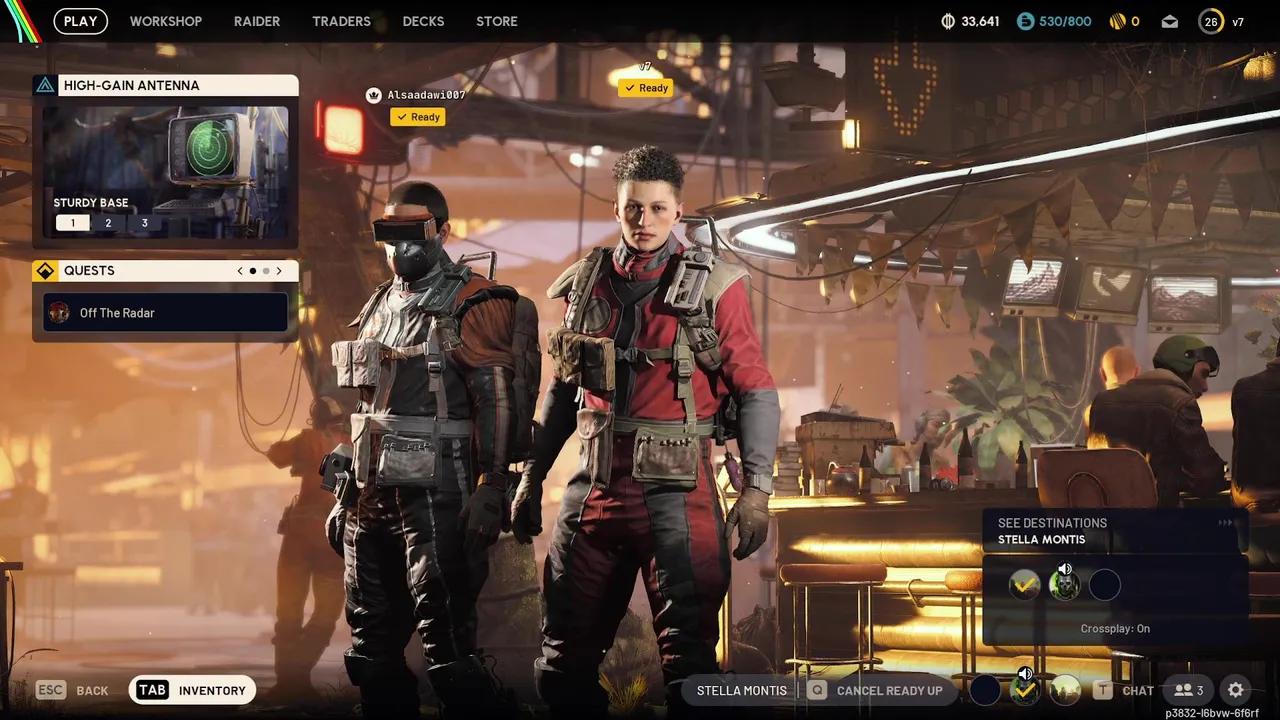Select tier 3 of Sturdy Base upgrade
This screenshot has height=720, width=1280.
coord(144,222)
